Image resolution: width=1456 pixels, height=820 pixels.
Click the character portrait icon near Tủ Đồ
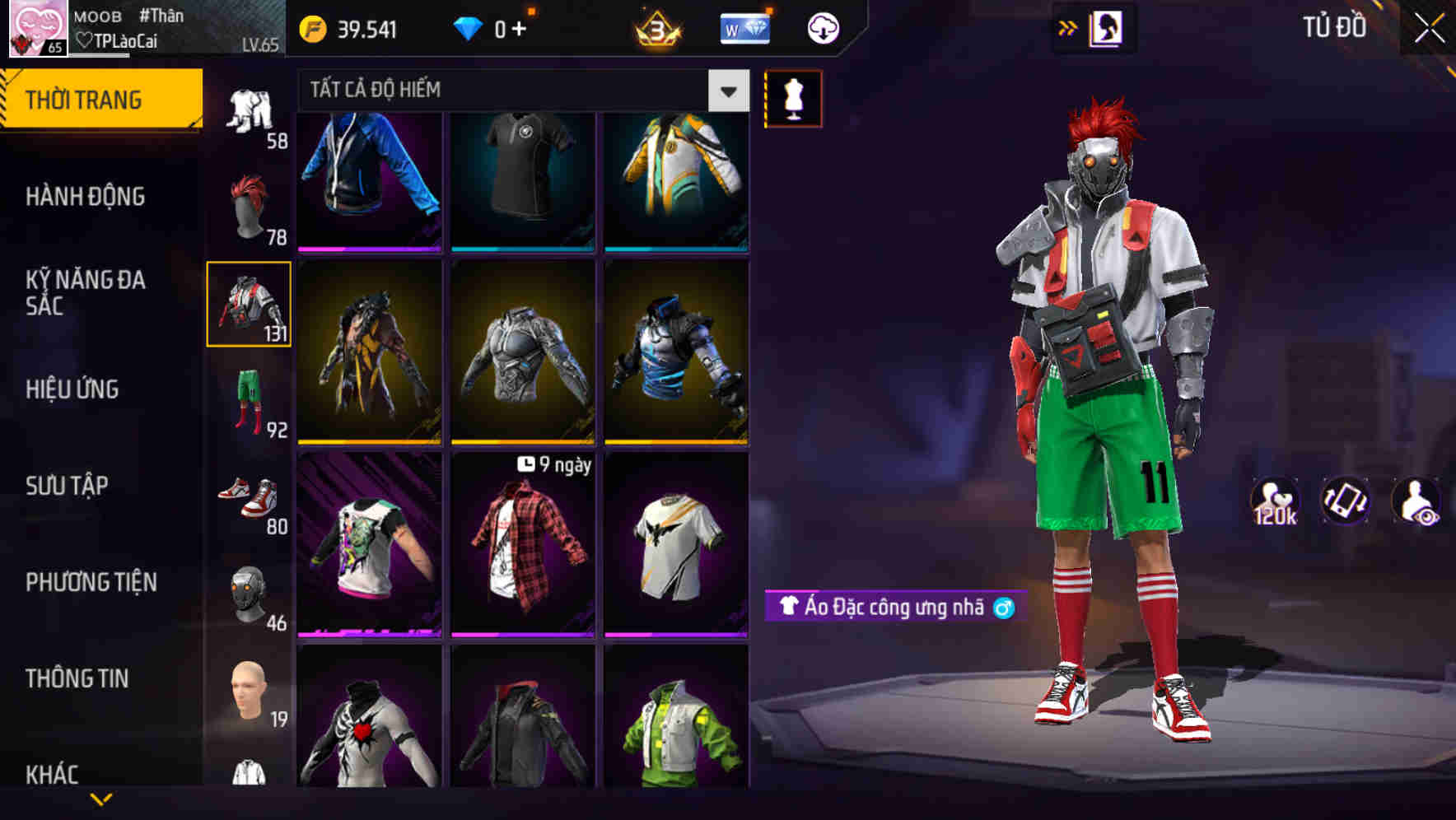point(1108,27)
